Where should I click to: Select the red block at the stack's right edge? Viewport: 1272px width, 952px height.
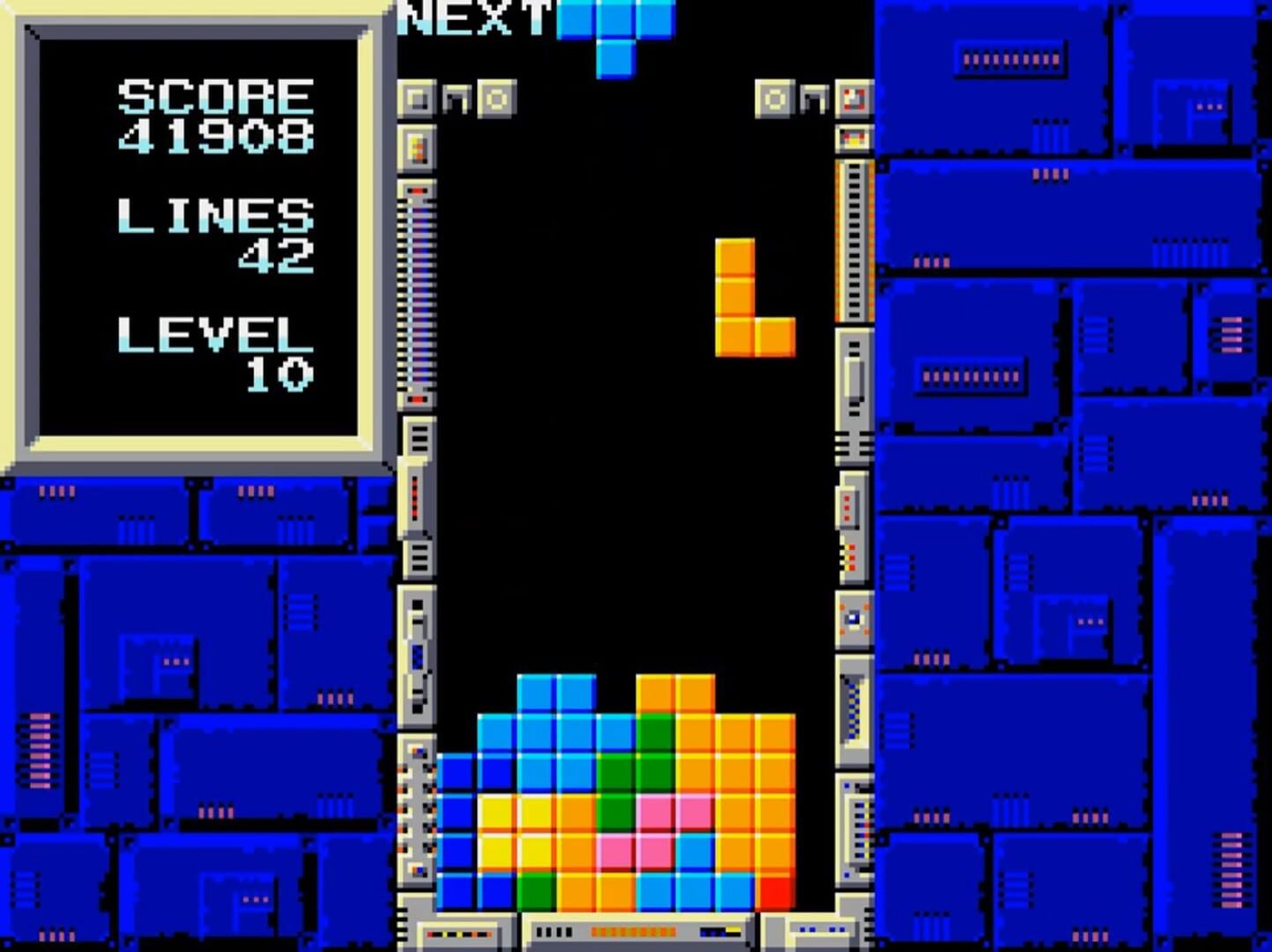[x=773, y=890]
